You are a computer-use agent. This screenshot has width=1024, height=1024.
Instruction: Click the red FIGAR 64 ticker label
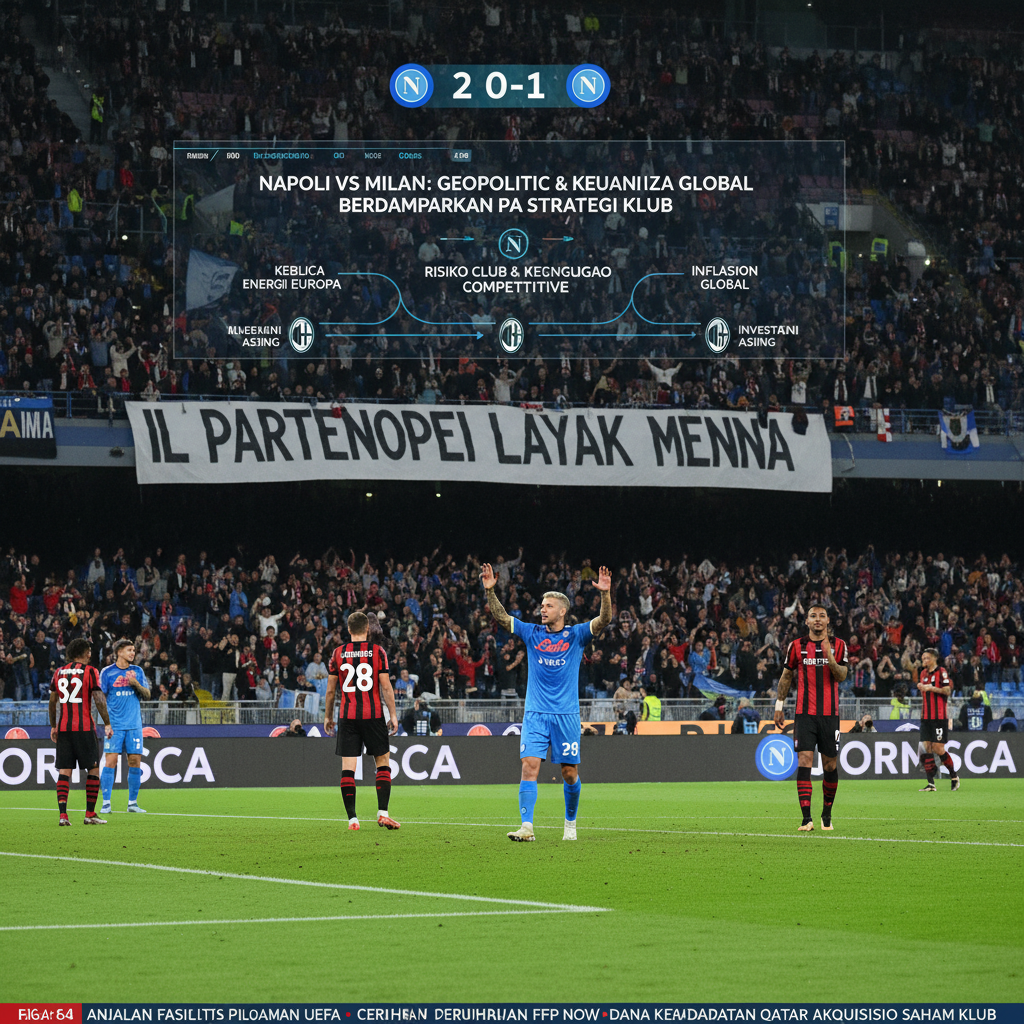coord(40,1014)
